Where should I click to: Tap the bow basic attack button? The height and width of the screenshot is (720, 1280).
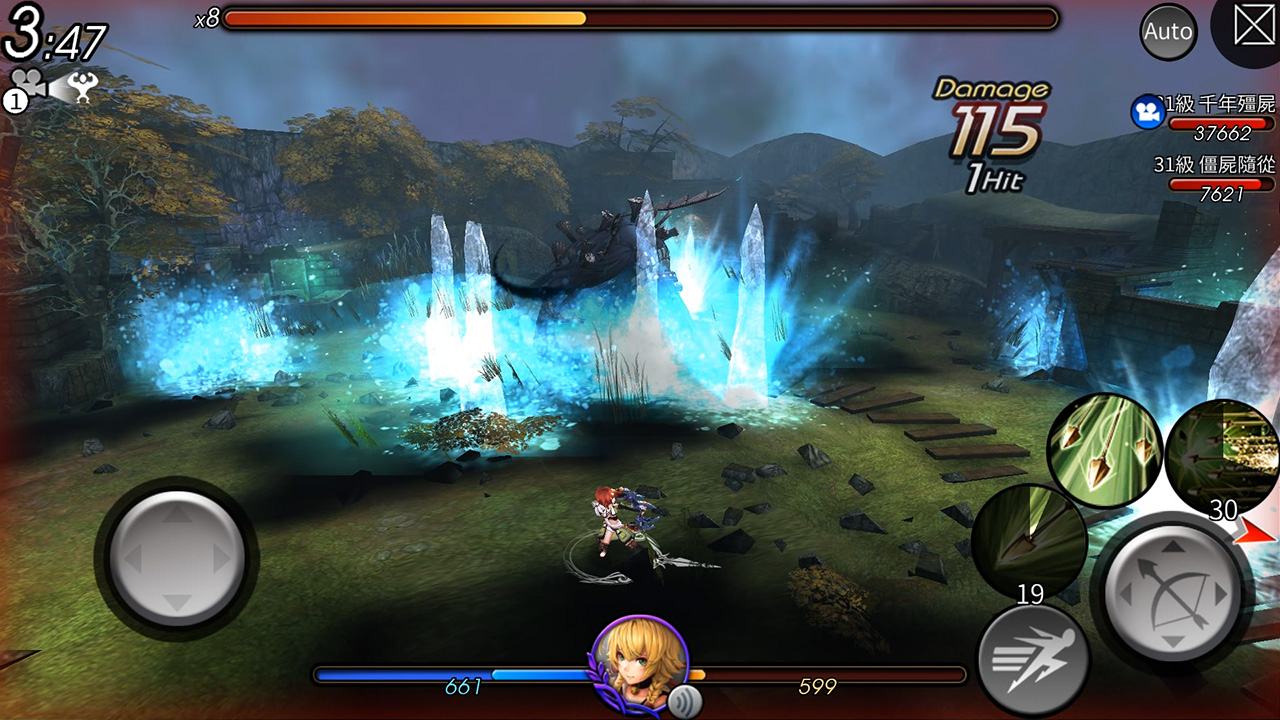click(1172, 594)
